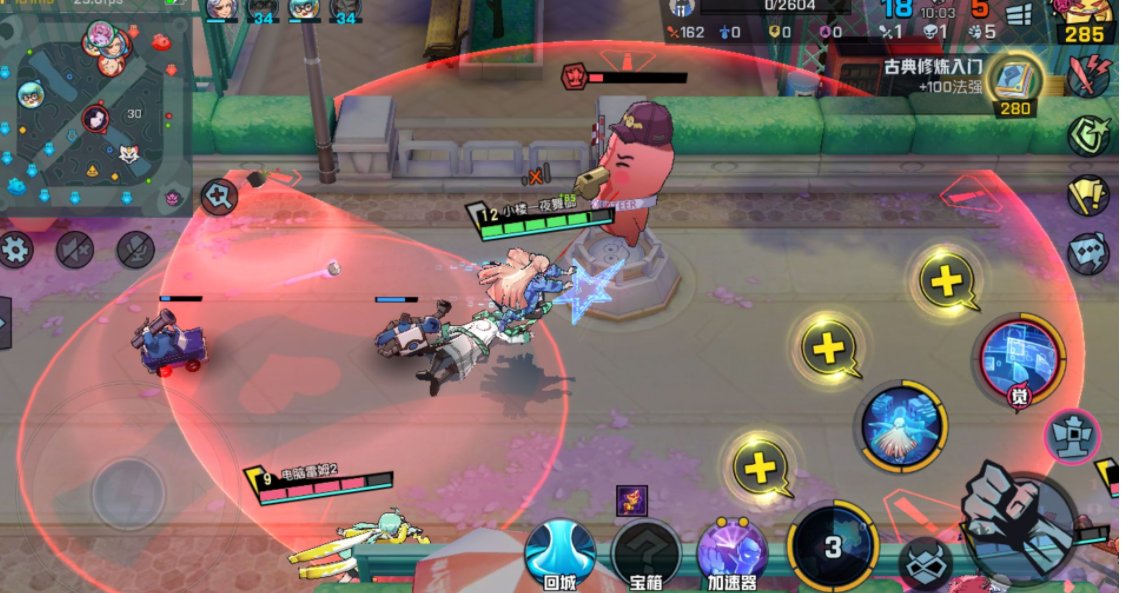Activate the 觉 awakening ultimate skill
Image resolution: width=1128 pixels, height=593 pixels.
tap(1019, 359)
